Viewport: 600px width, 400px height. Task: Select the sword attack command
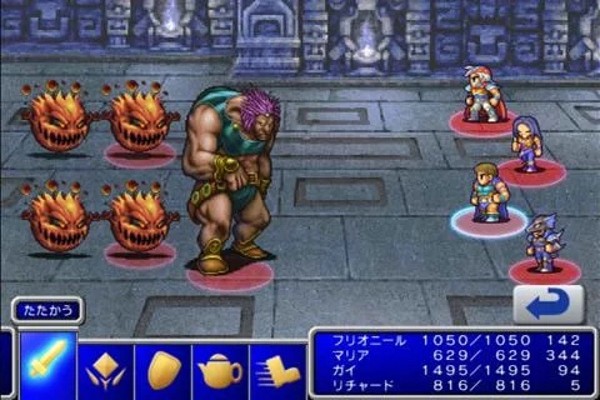[x=47, y=366]
